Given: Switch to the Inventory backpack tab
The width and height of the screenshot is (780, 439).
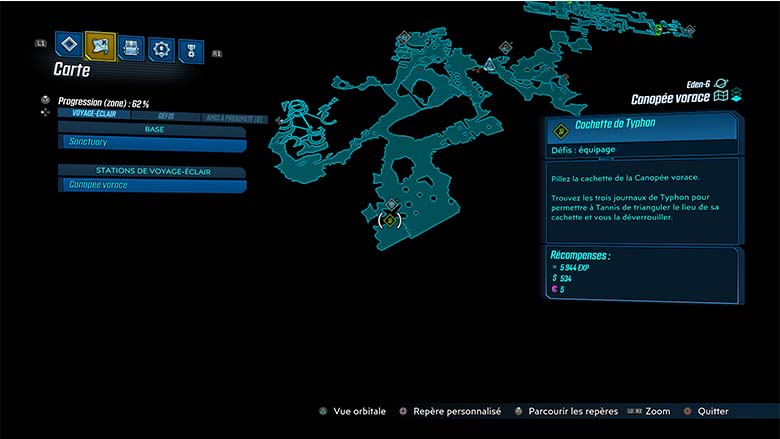Looking at the screenshot, I should 131,46.
